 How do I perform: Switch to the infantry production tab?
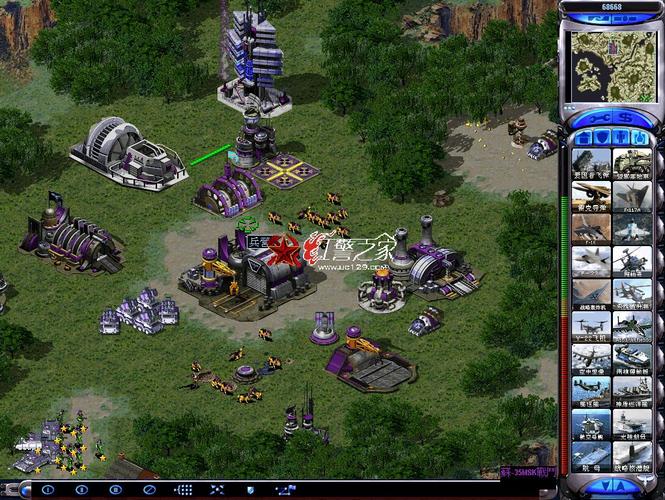(622, 137)
